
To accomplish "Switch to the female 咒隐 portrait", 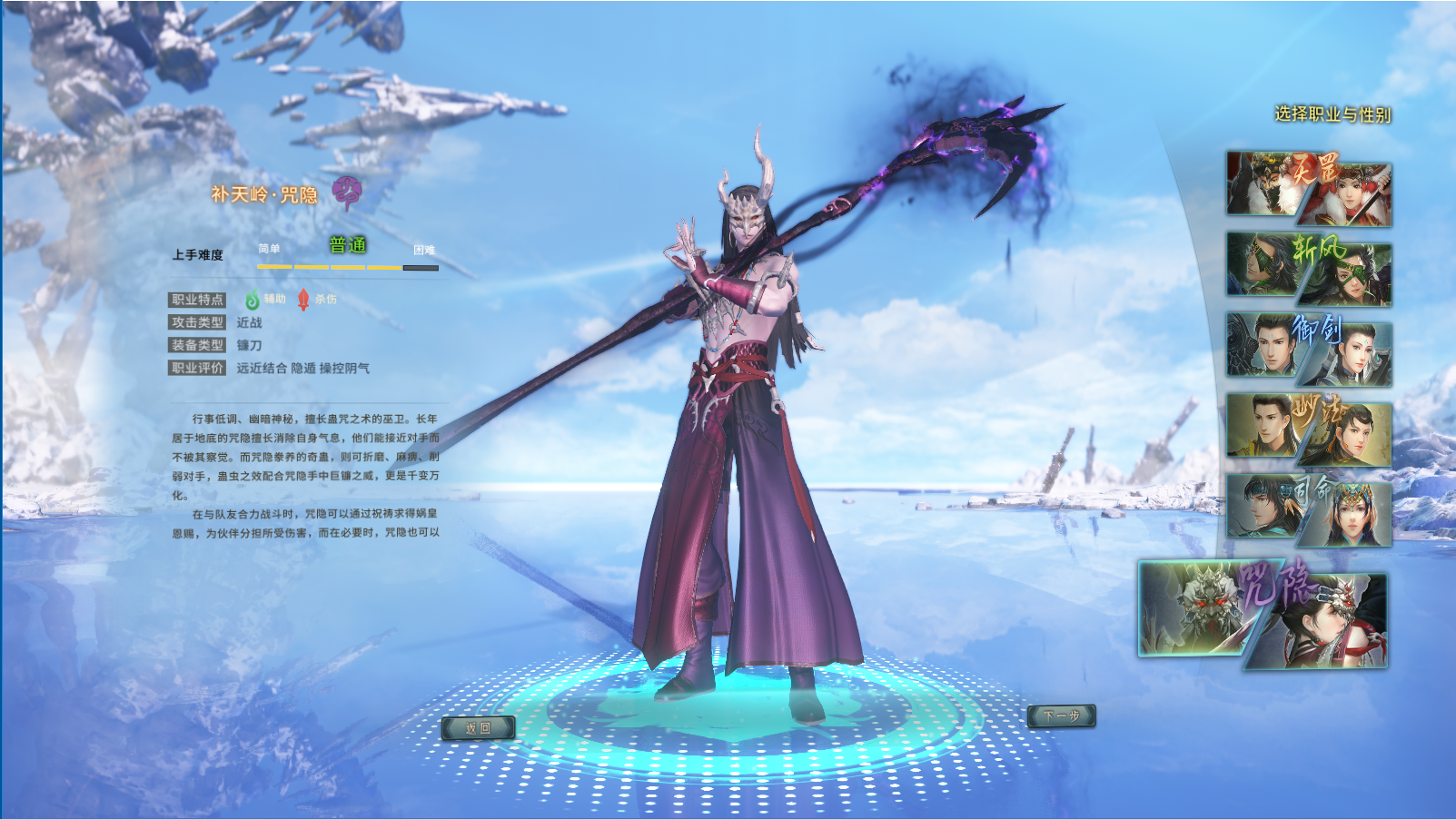I will coord(1326,627).
